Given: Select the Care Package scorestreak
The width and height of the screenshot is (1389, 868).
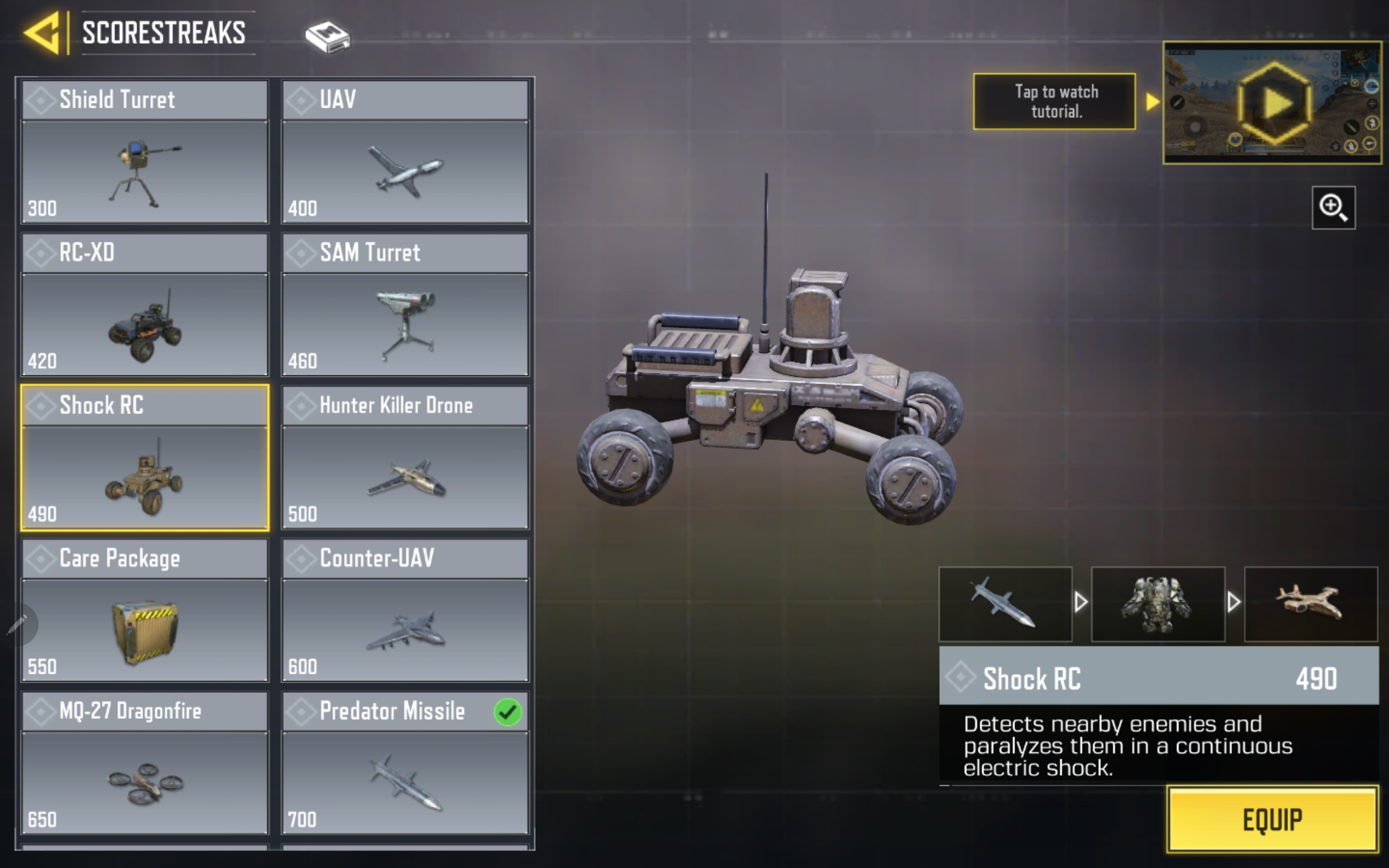Looking at the screenshot, I should (145, 610).
